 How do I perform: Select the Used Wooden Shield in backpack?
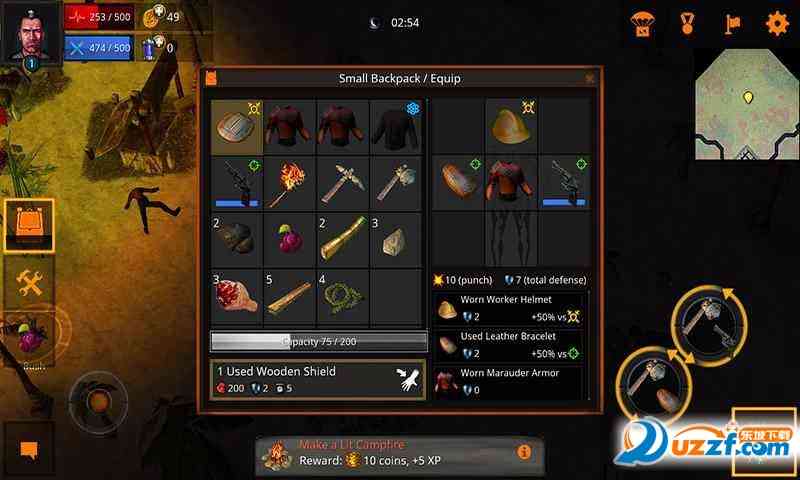coord(236,126)
